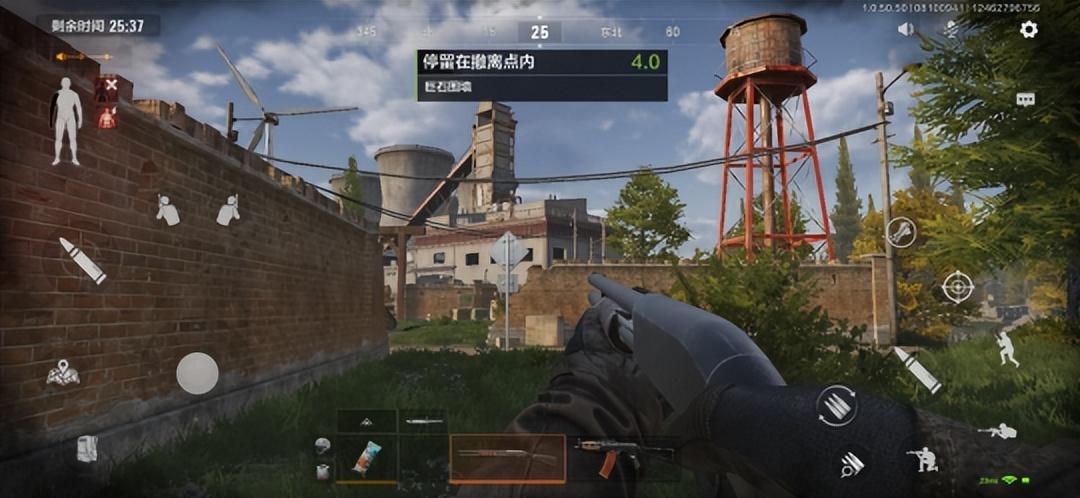Tap the right-side bullet fire button
Screen dimensions: 1080x498
916,369
